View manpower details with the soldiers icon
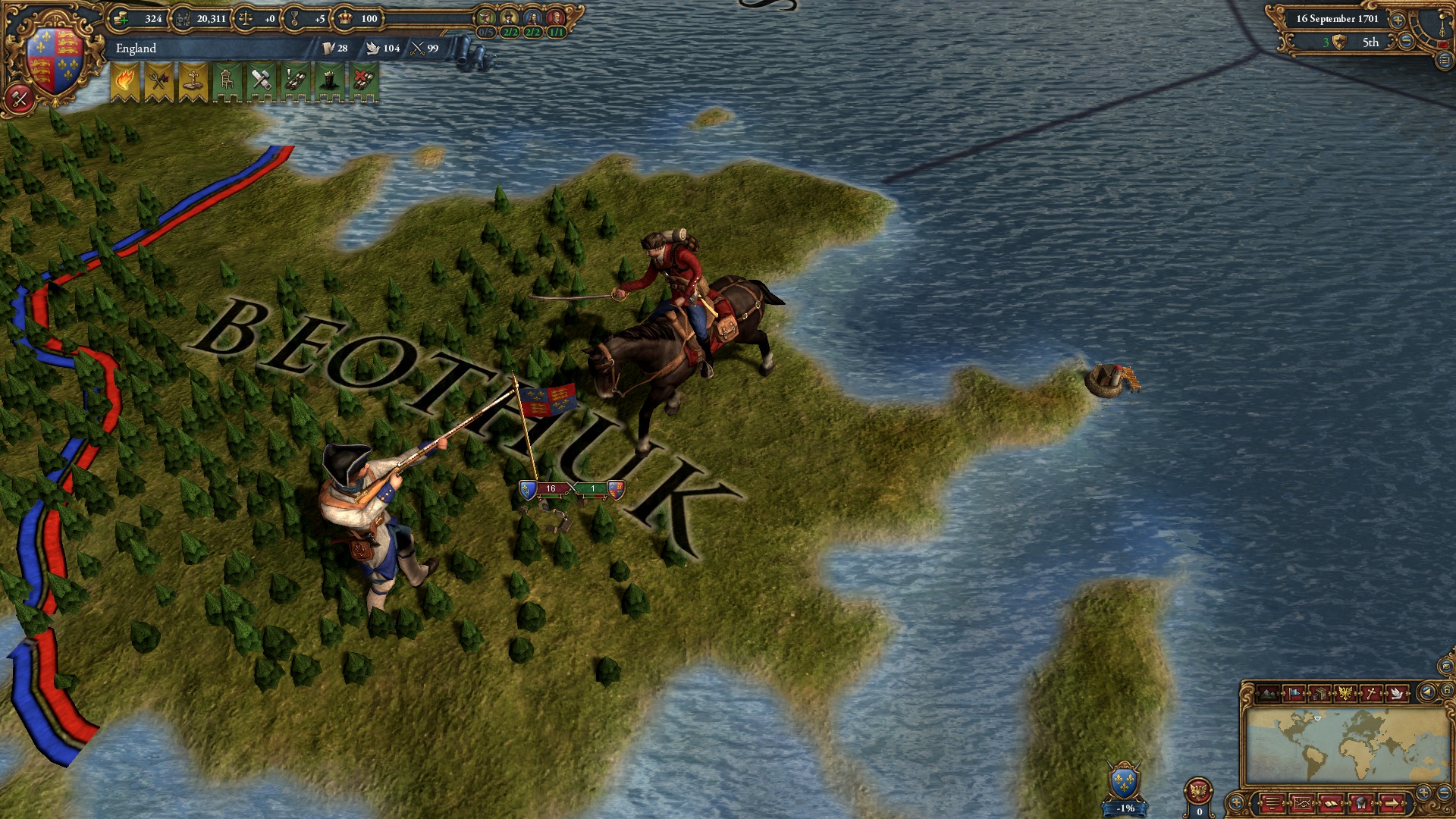The height and width of the screenshot is (819, 1456). click(x=182, y=18)
